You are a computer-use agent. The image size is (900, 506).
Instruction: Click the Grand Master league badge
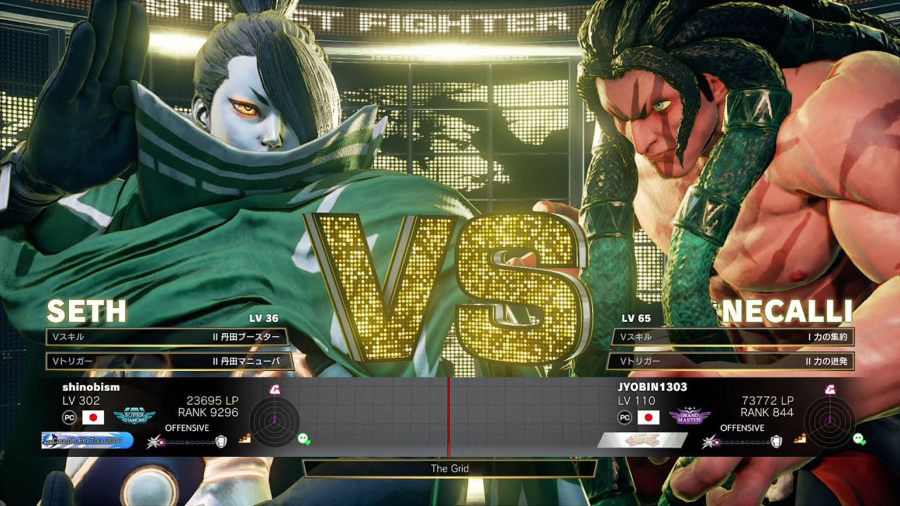click(x=690, y=416)
